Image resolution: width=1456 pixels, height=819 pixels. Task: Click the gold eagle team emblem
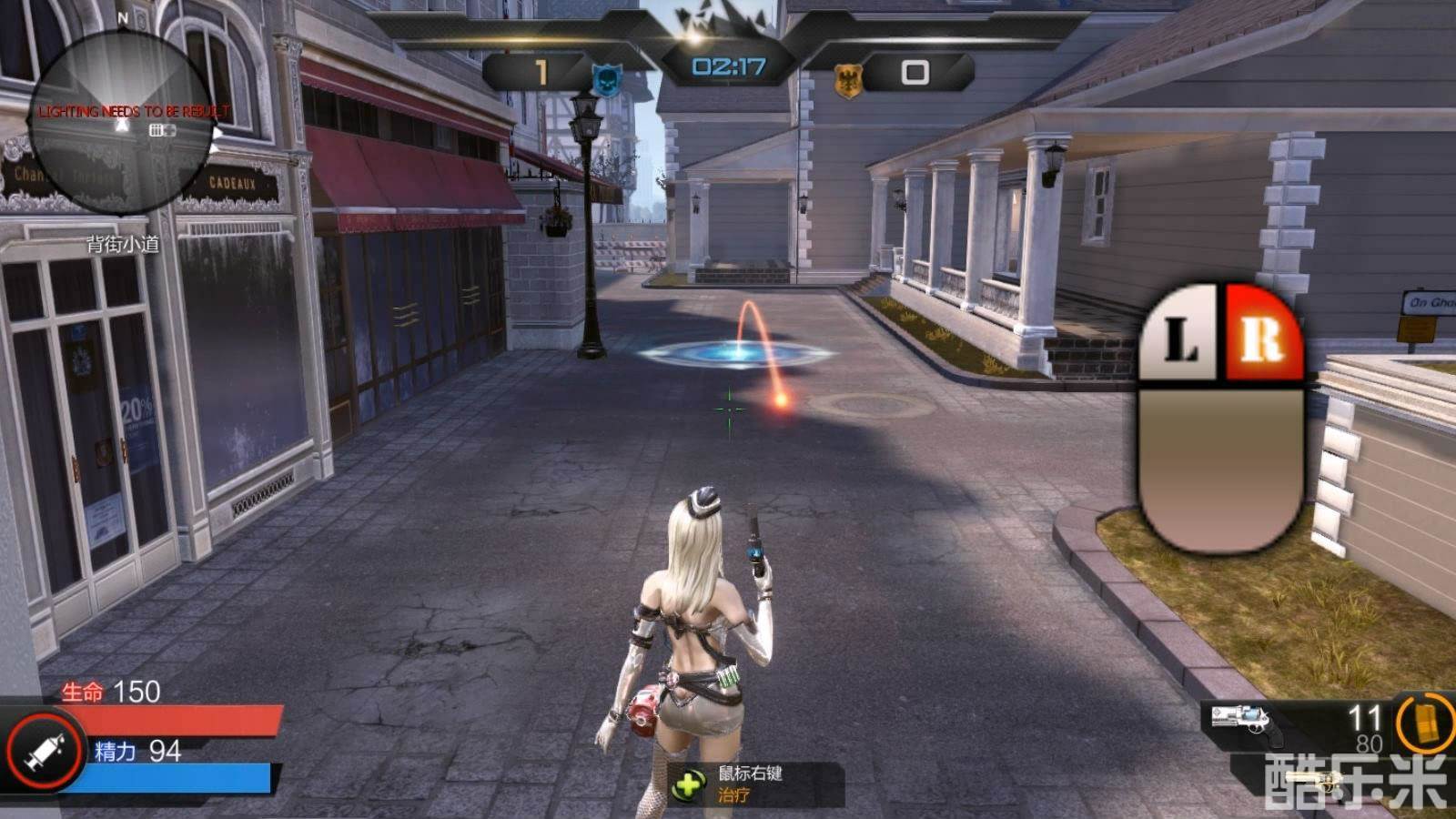[x=848, y=81]
